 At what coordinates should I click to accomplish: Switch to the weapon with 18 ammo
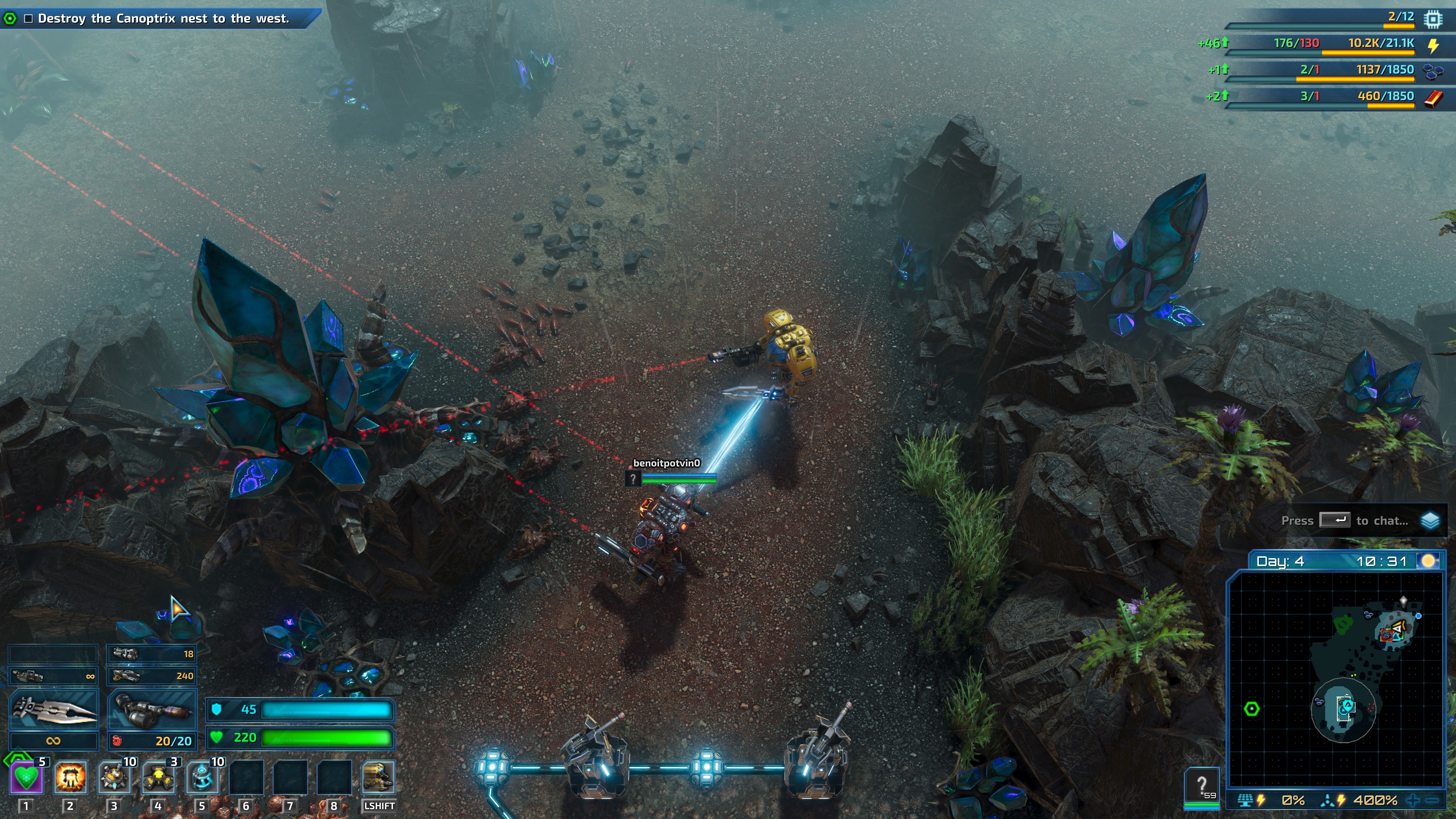[x=152, y=654]
